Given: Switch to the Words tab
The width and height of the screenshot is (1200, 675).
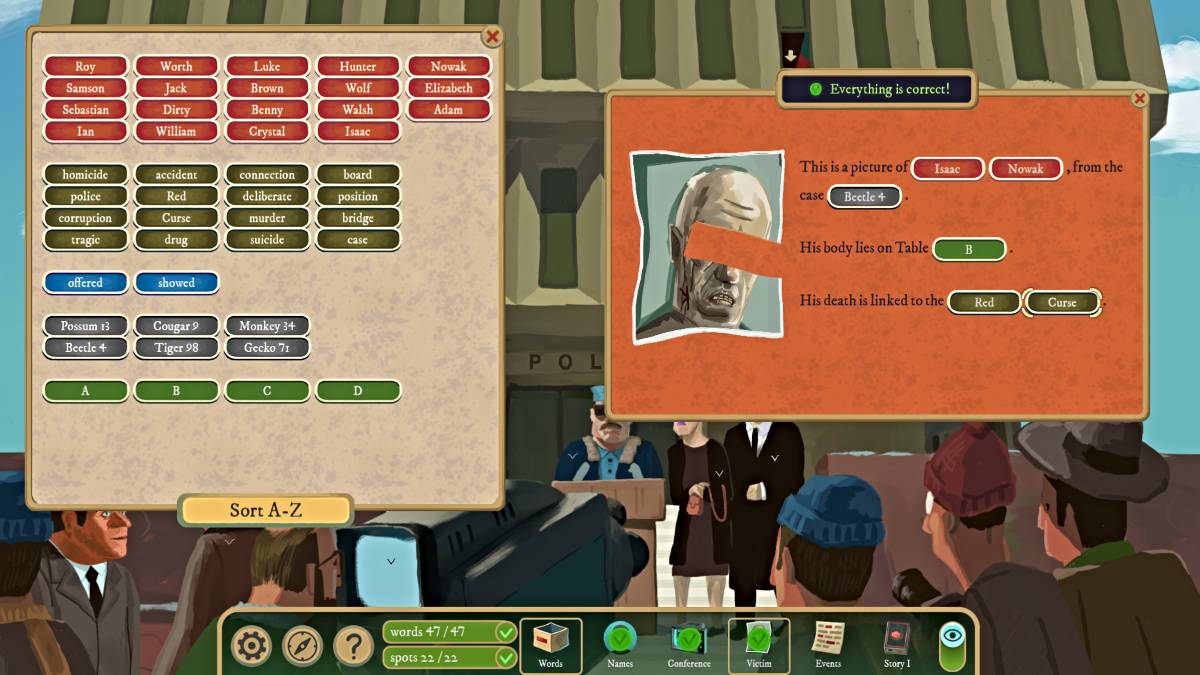Looking at the screenshot, I should pyautogui.click(x=550, y=644).
